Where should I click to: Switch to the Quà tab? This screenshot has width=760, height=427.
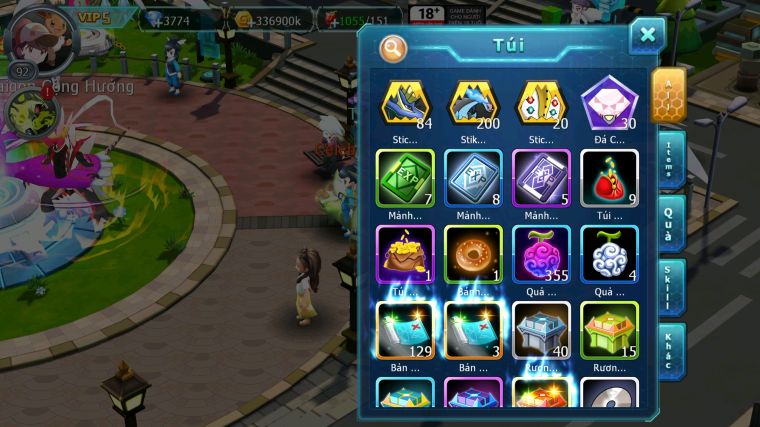tap(671, 223)
